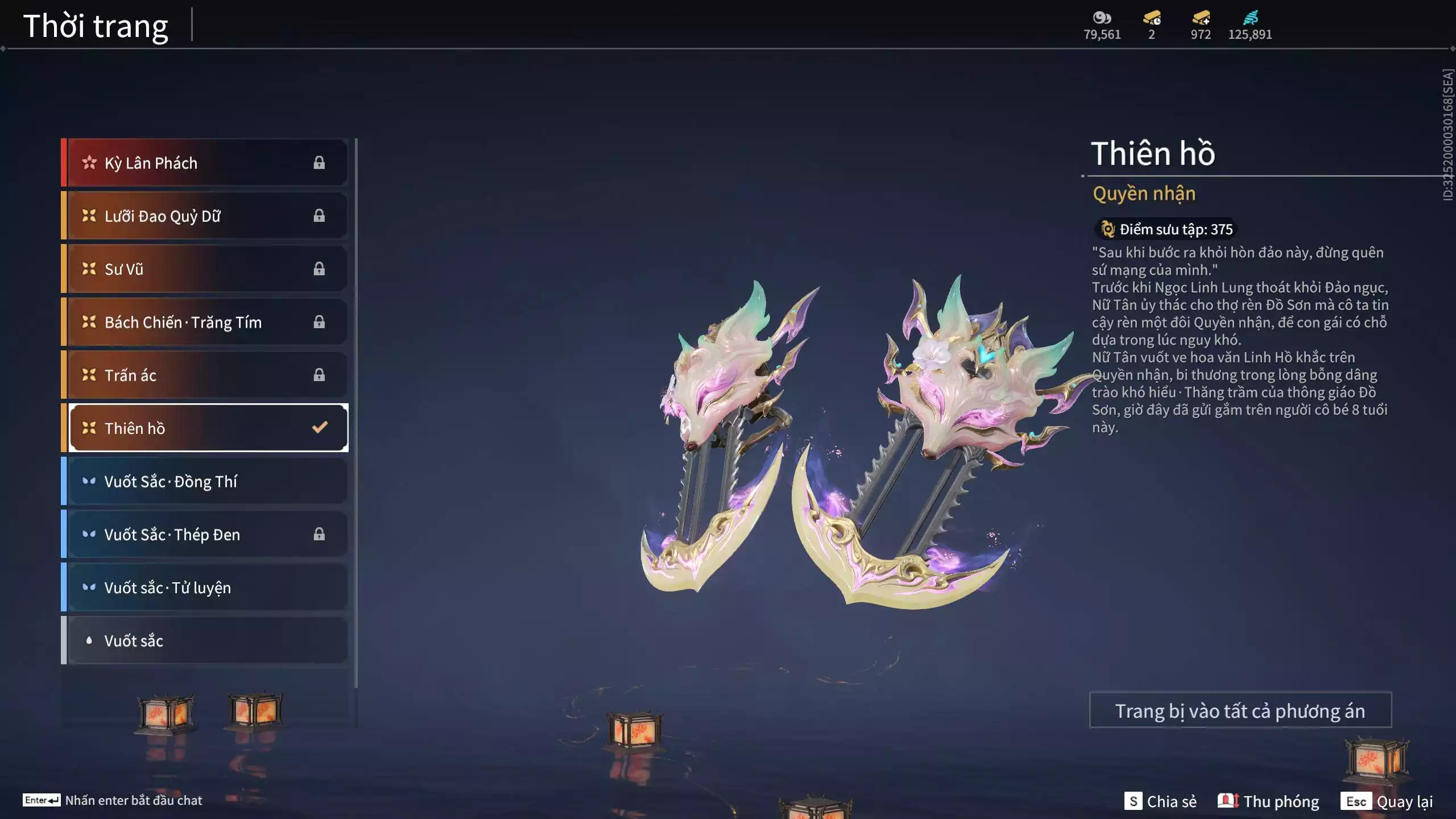The width and height of the screenshot is (1456, 819).
Task: Choose the Trấn ác skin row
Action: 205,375
